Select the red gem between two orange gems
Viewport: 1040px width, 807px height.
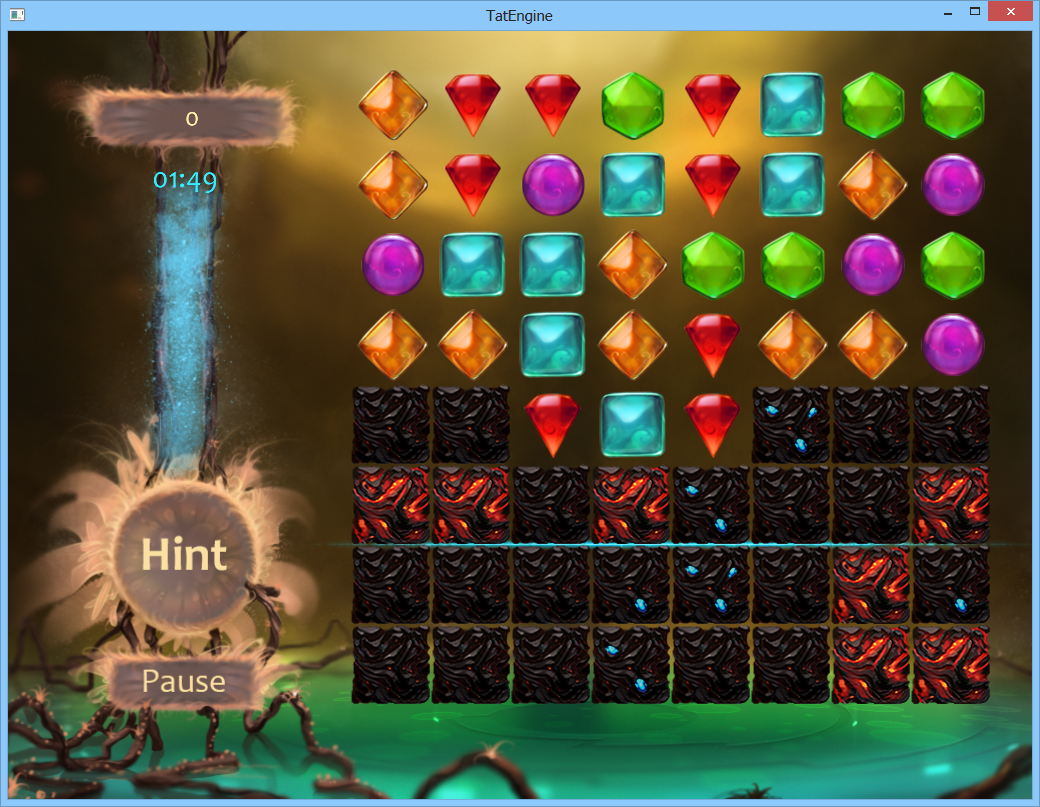(713, 344)
